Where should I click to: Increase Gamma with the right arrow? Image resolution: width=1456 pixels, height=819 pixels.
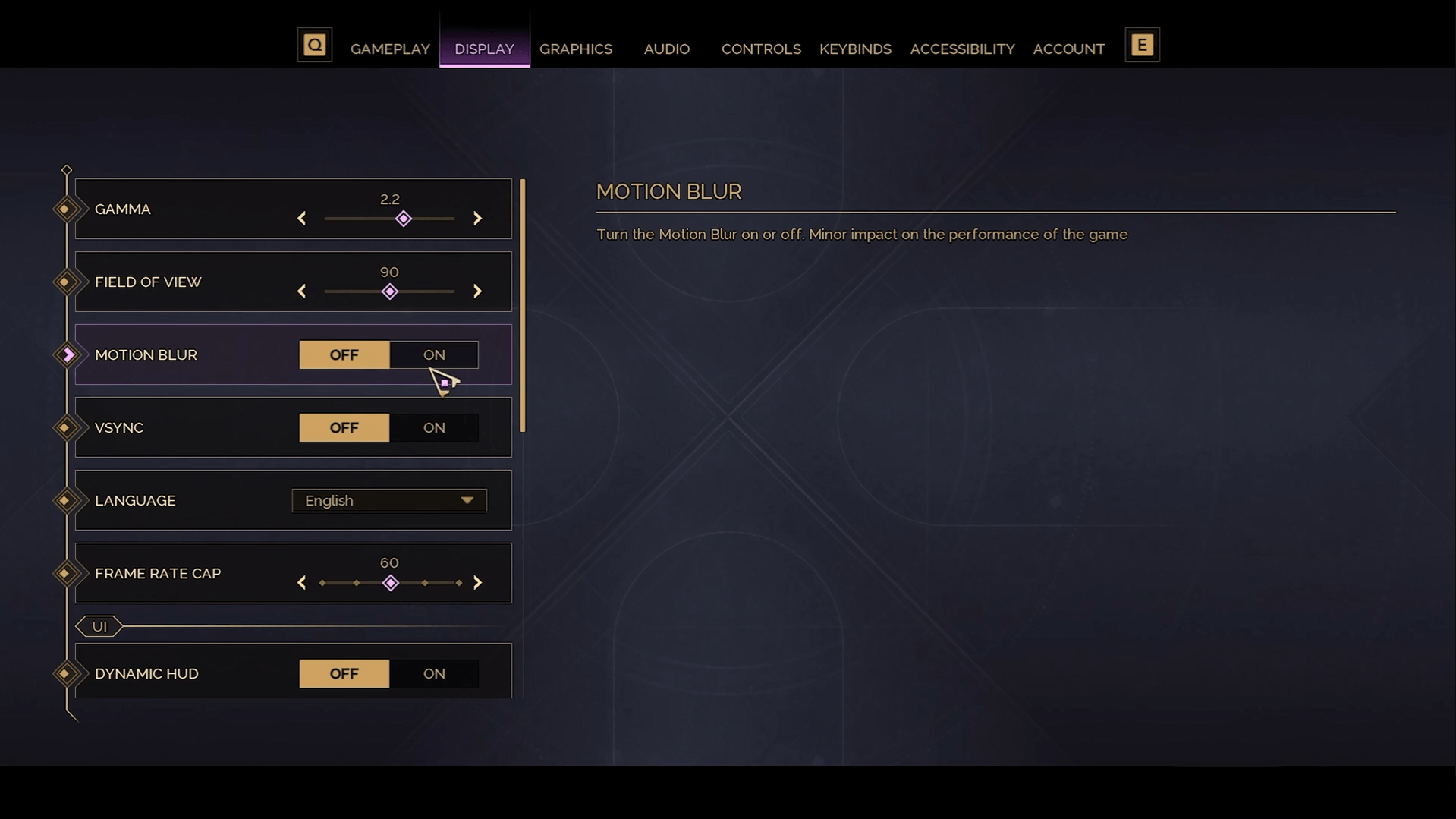click(477, 219)
